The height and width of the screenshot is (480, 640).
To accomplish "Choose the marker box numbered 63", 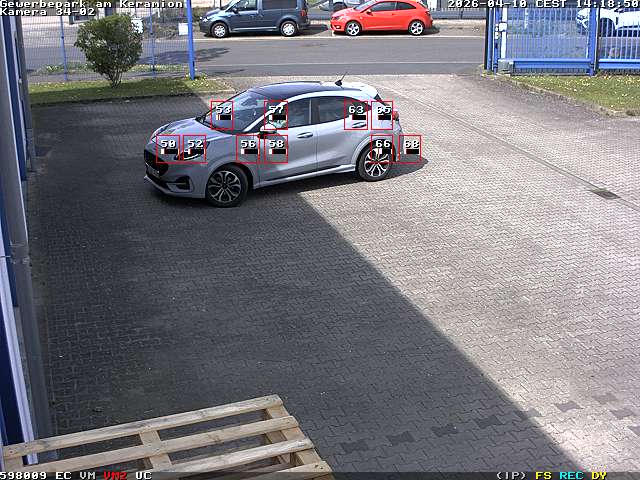I will [356, 115].
